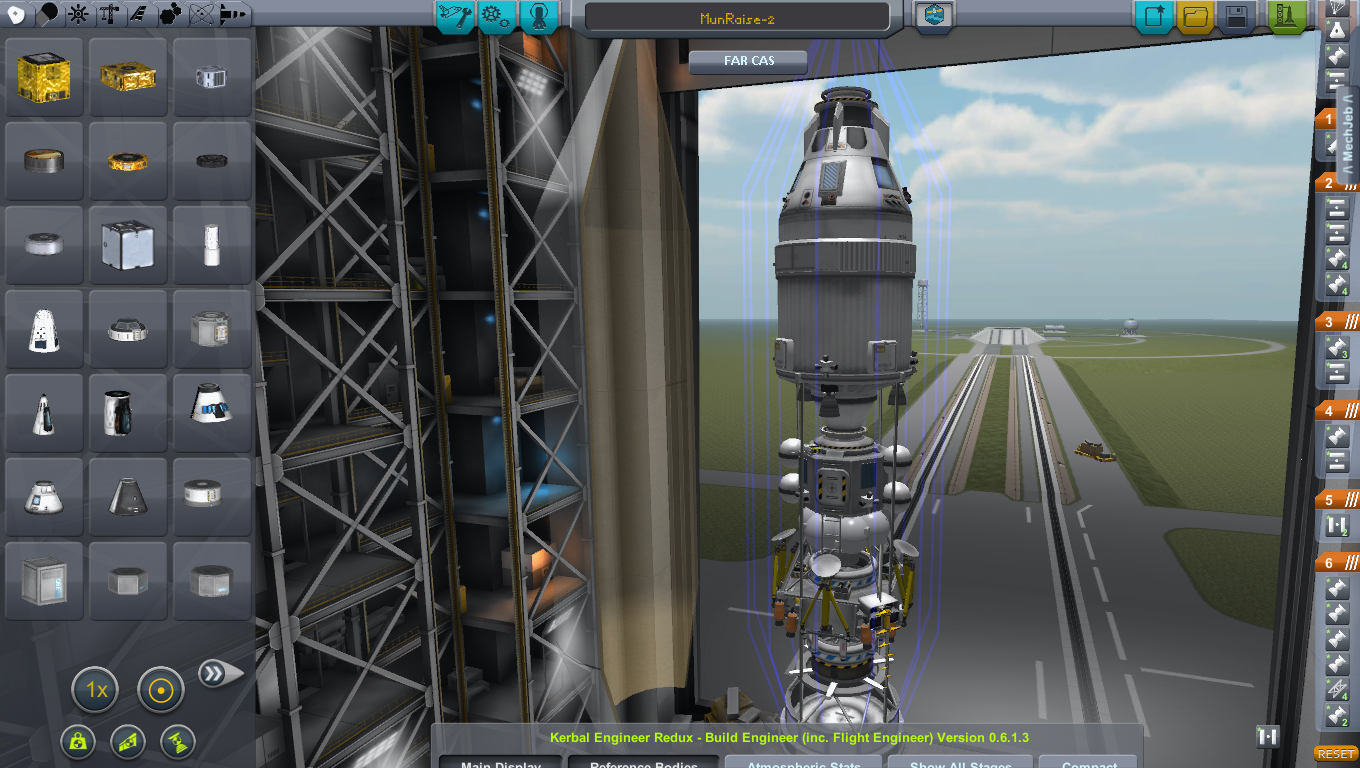Launch the vessel with the green button
This screenshot has width=1360, height=768.
pos(1287,16)
